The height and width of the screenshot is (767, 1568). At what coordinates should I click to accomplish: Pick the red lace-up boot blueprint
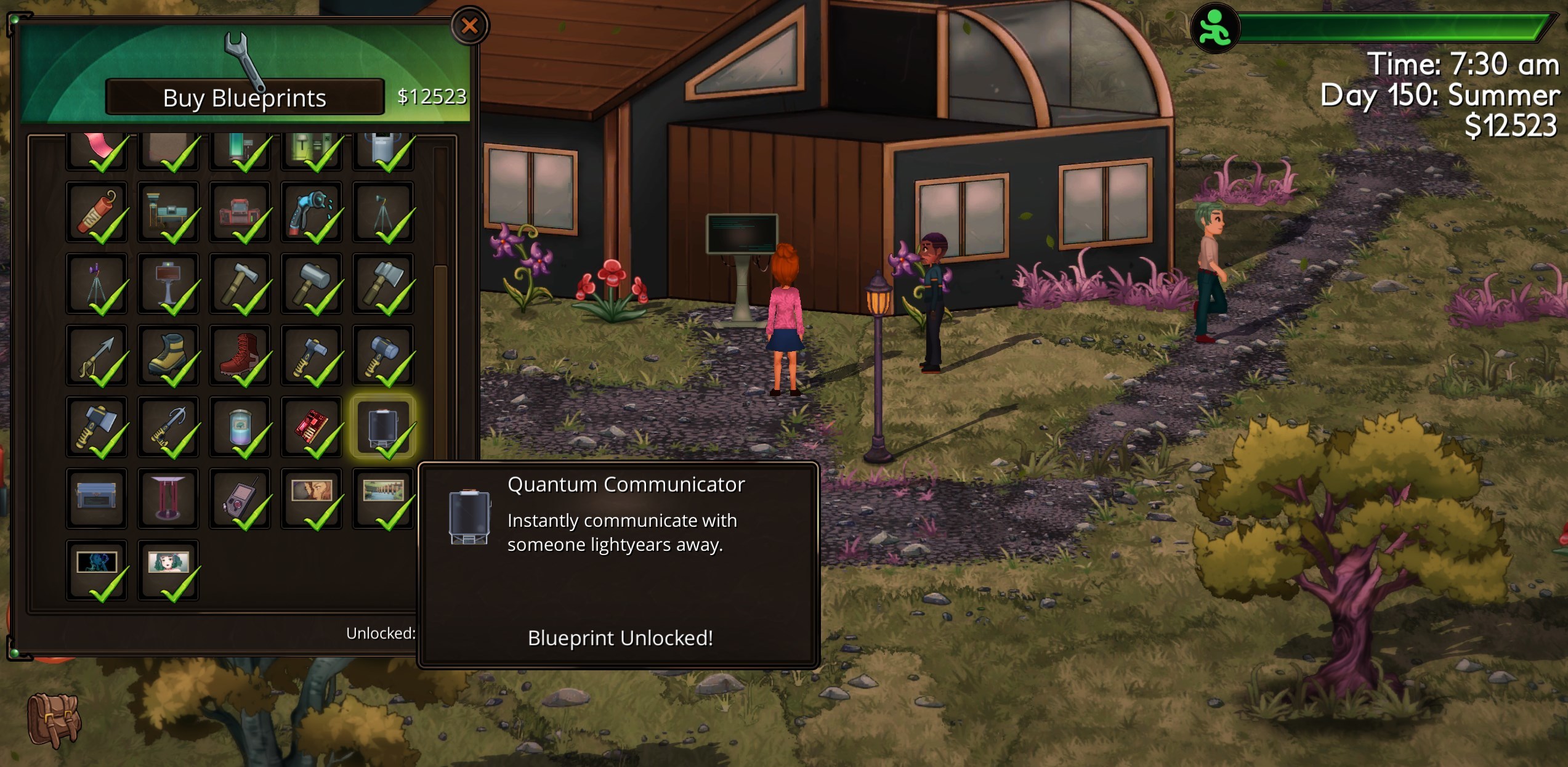point(240,355)
